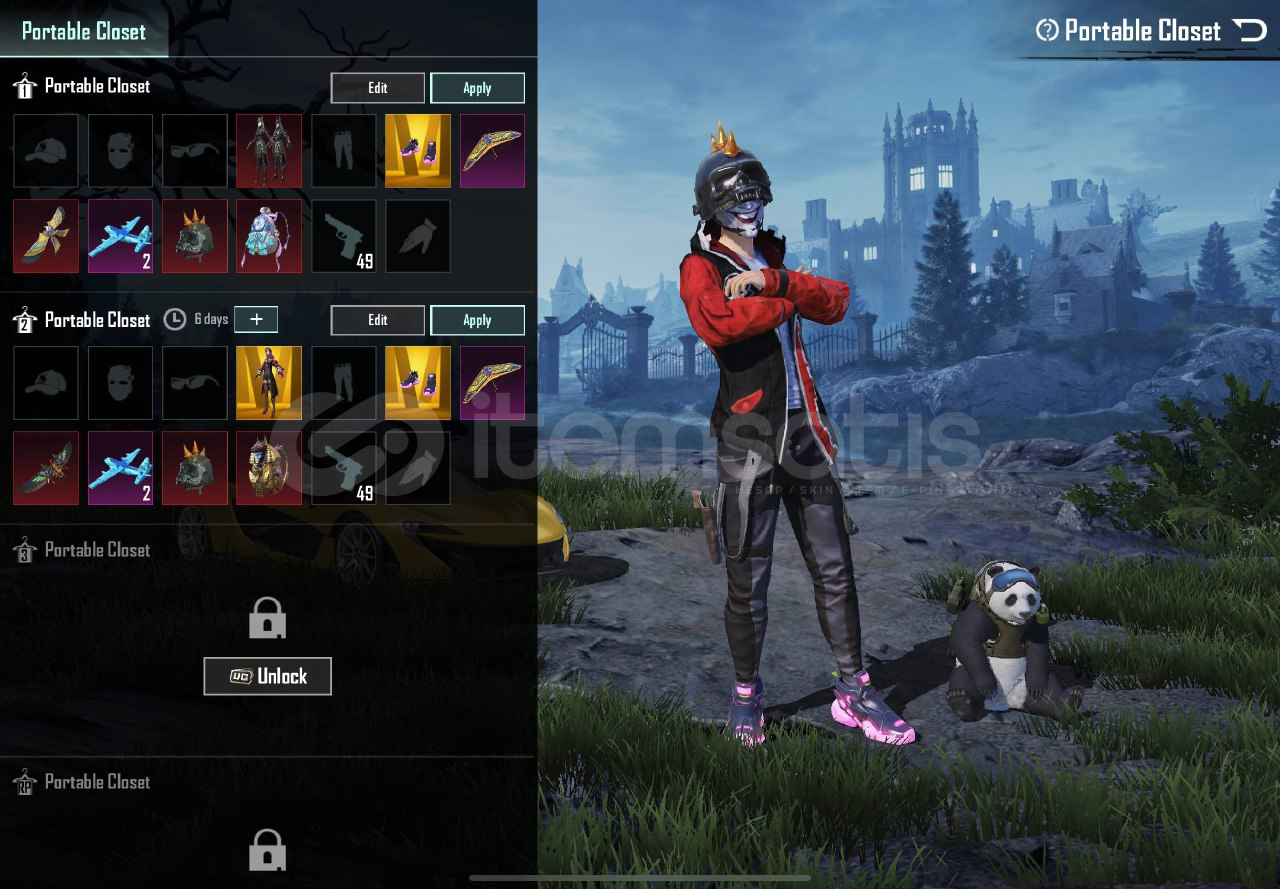This screenshot has height=889, width=1280.
Task: Choose the dark green winged glider slot
Action: pyautogui.click(x=46, y=468)
